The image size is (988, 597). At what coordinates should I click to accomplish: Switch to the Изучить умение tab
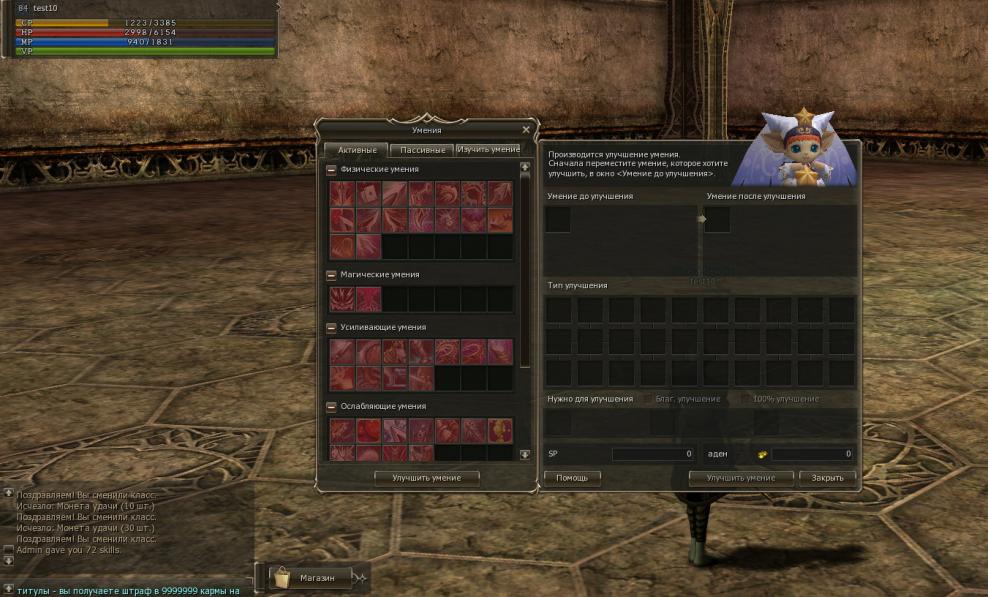point(488,150)
